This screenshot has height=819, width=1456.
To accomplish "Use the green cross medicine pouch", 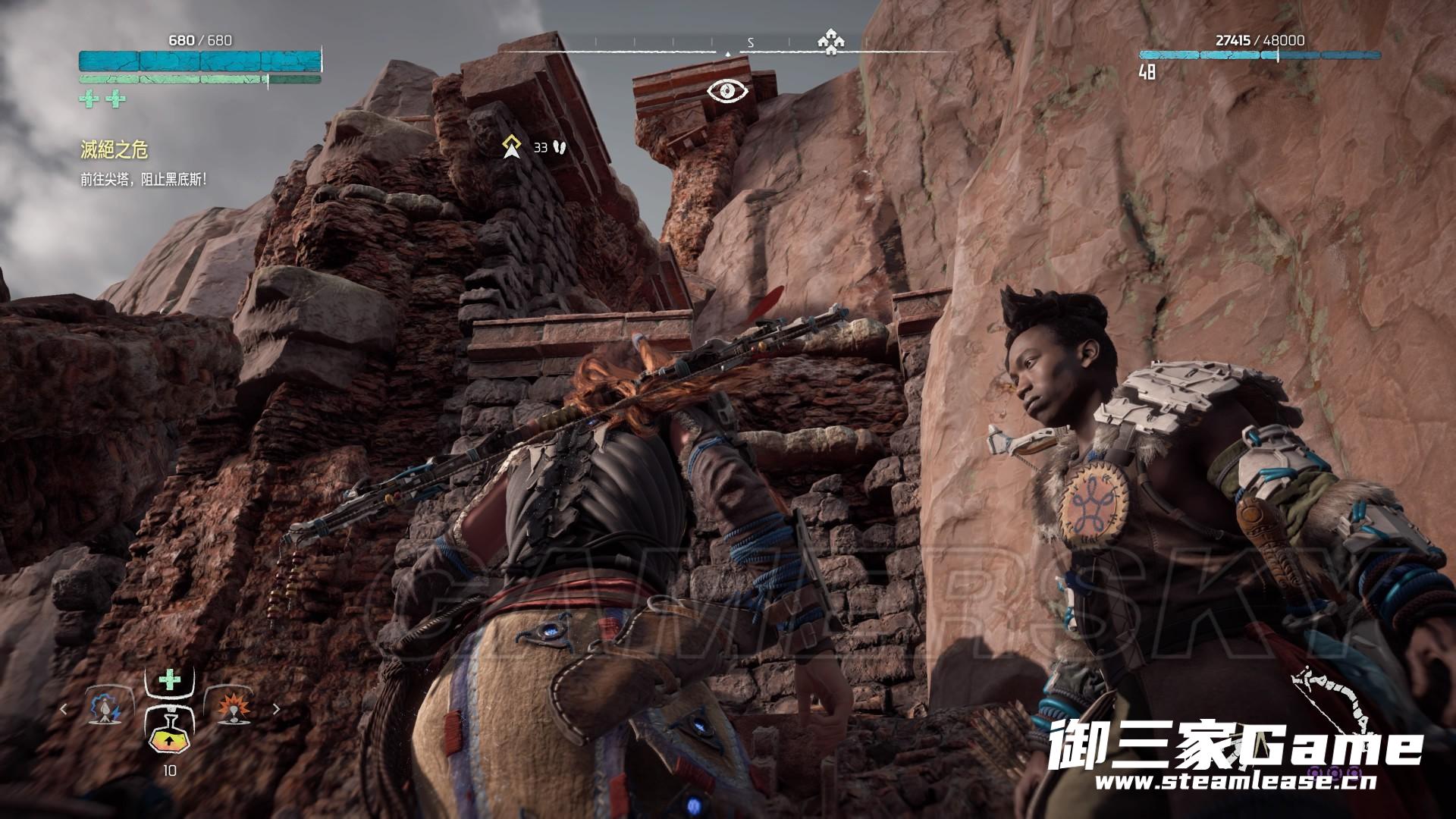I will (170, 679).
